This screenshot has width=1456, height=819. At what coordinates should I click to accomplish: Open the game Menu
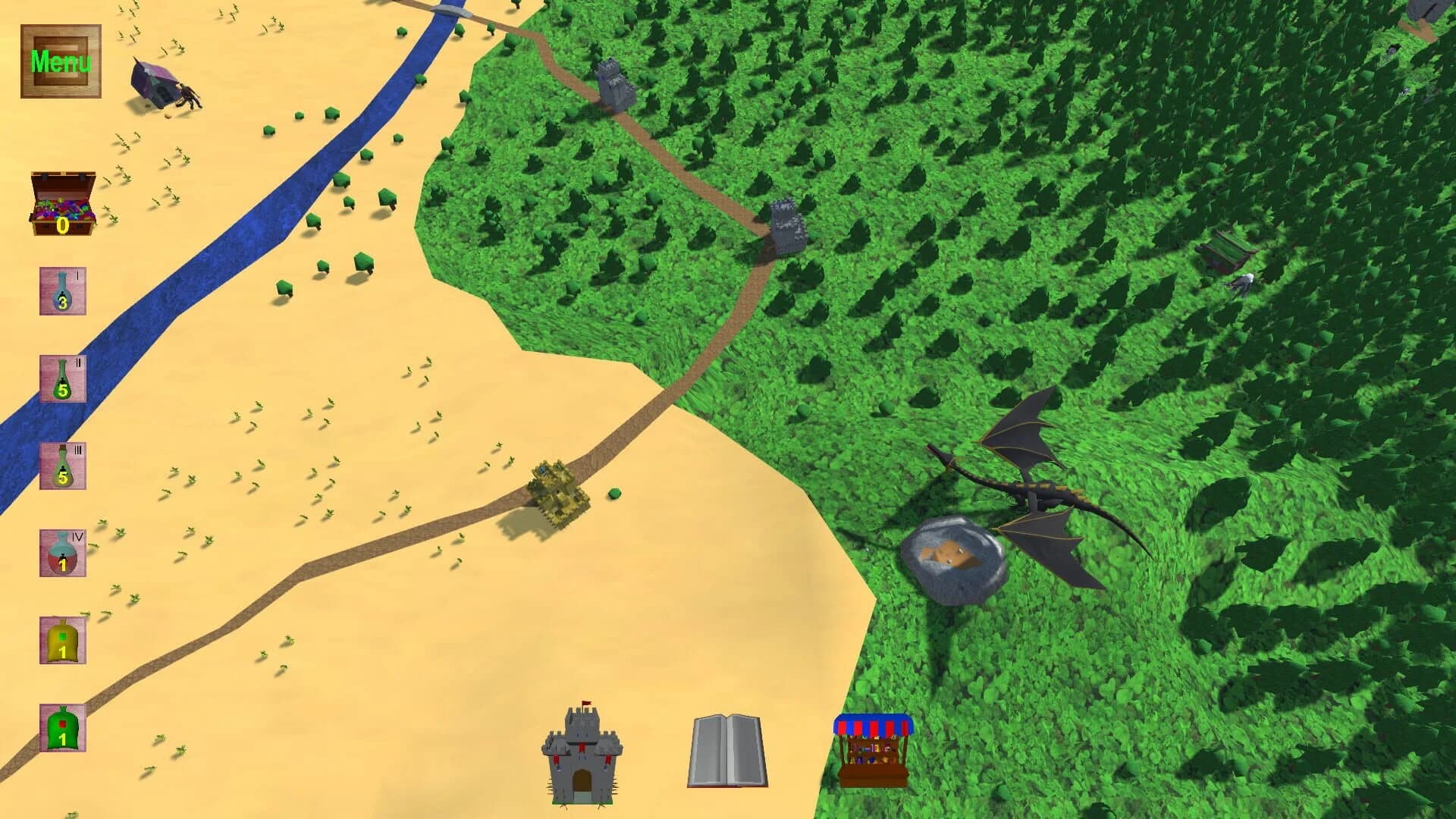[61, 59]
